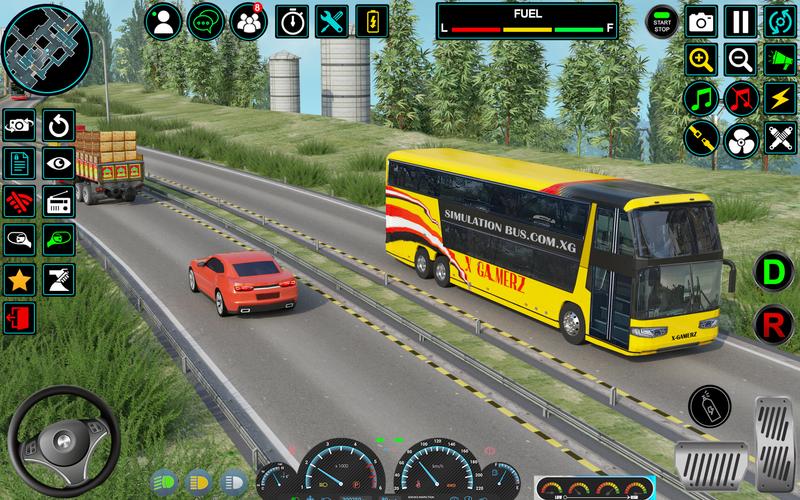Select the gold star favorites icon

click(x=19, y=279)
